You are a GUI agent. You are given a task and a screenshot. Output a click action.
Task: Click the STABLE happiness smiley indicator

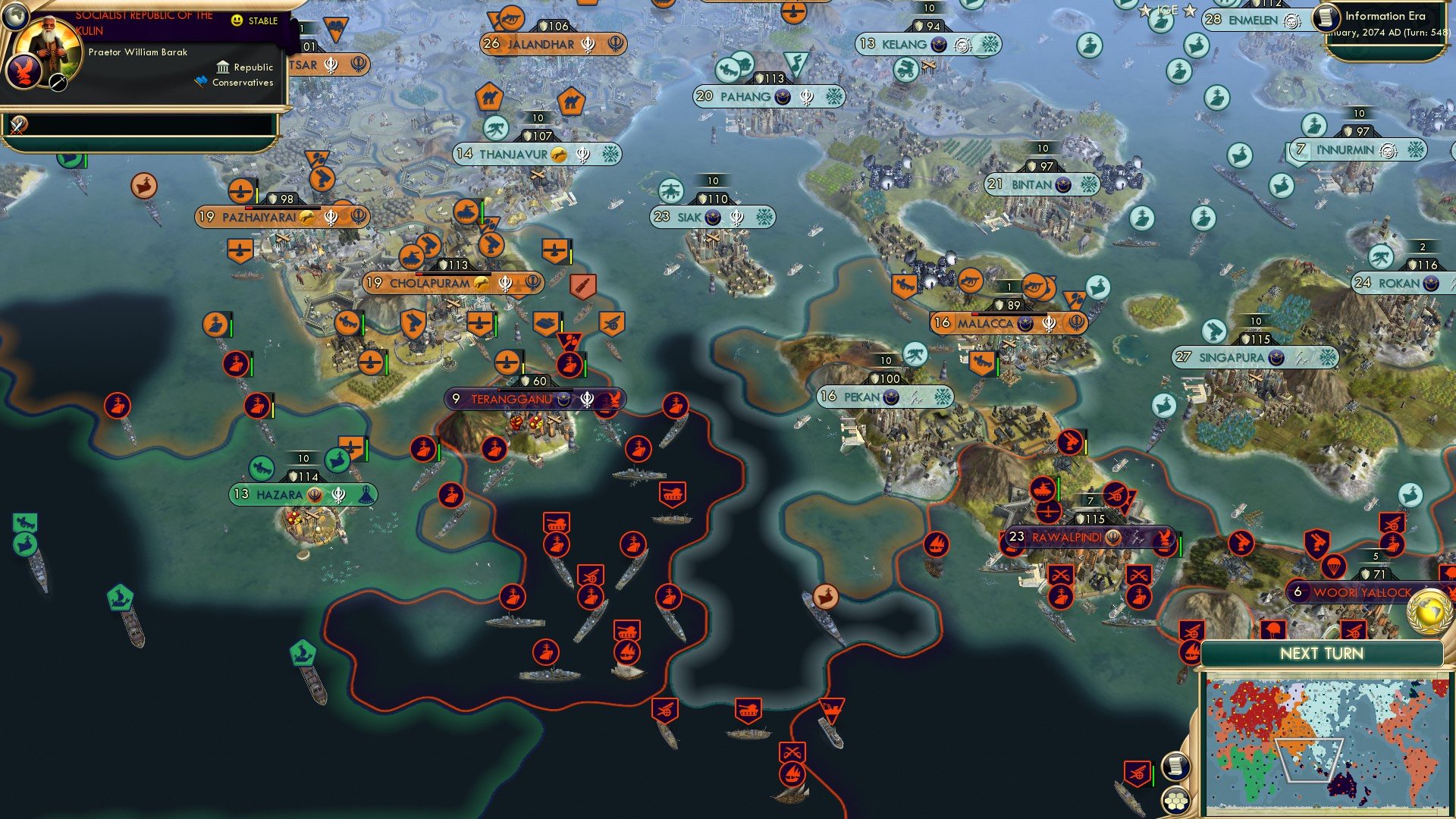(x=237, y=20)
